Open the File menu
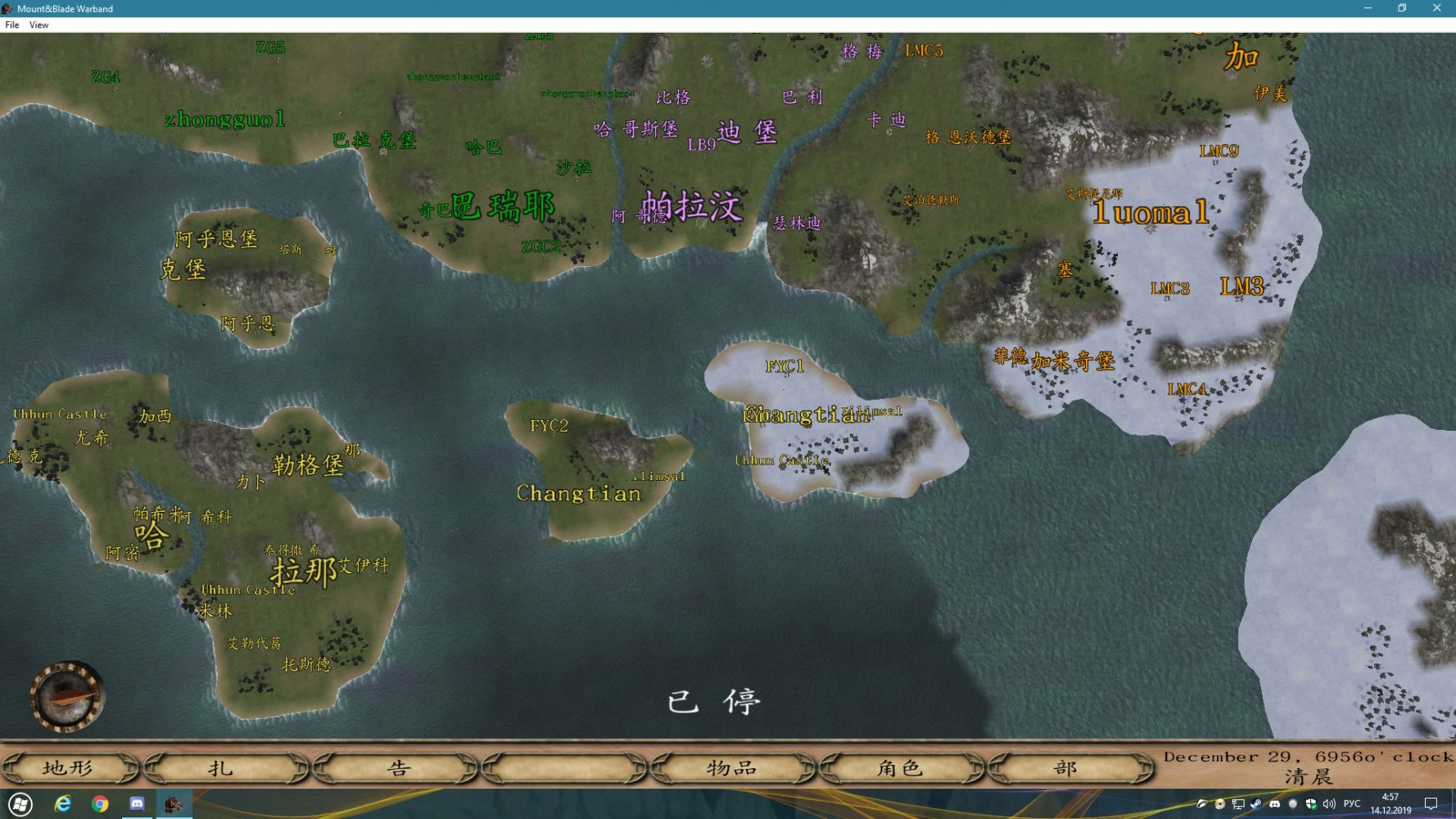 point(12,25)
